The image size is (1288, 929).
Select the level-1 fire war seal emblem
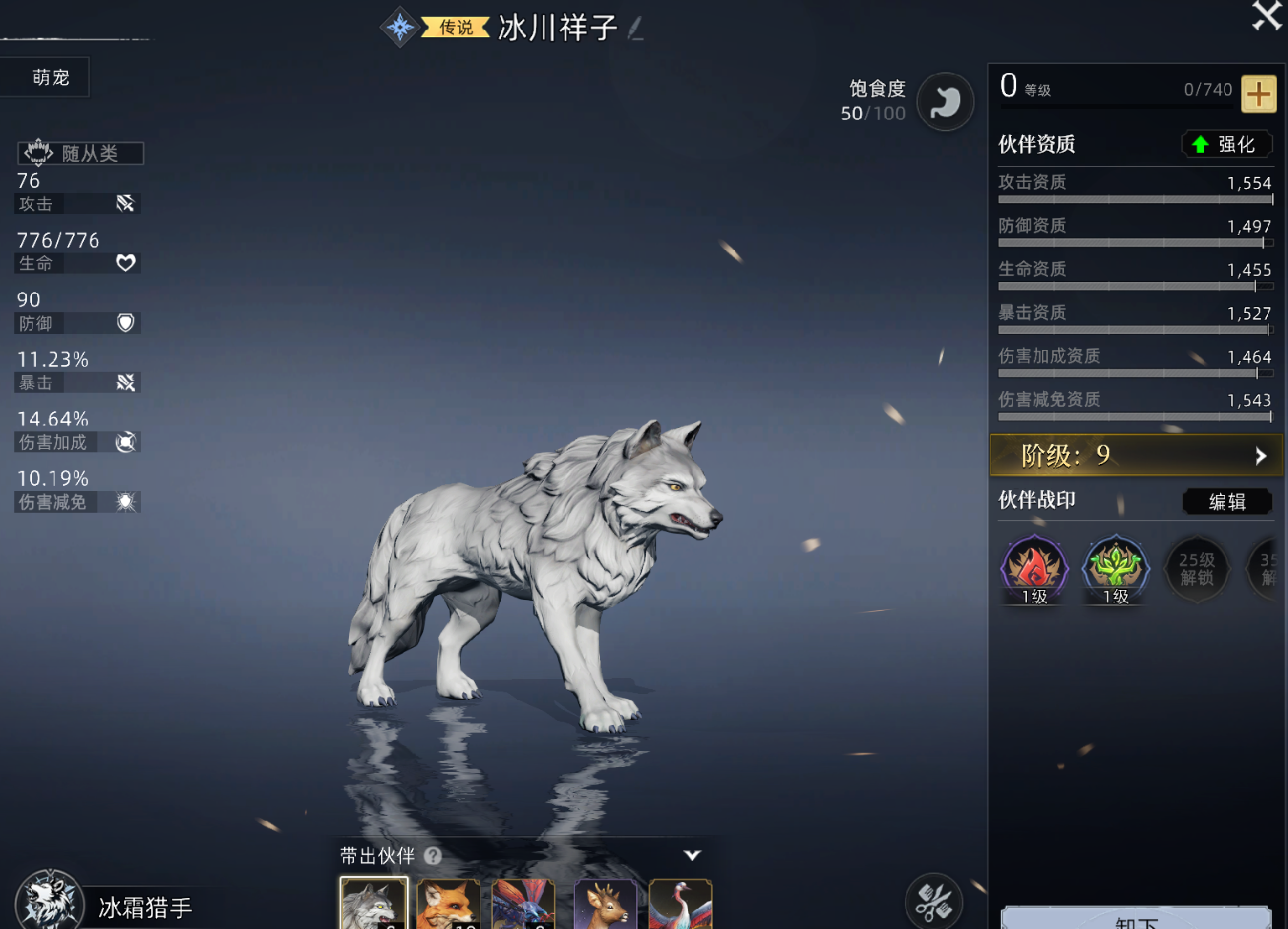(x=1033, y=569)
